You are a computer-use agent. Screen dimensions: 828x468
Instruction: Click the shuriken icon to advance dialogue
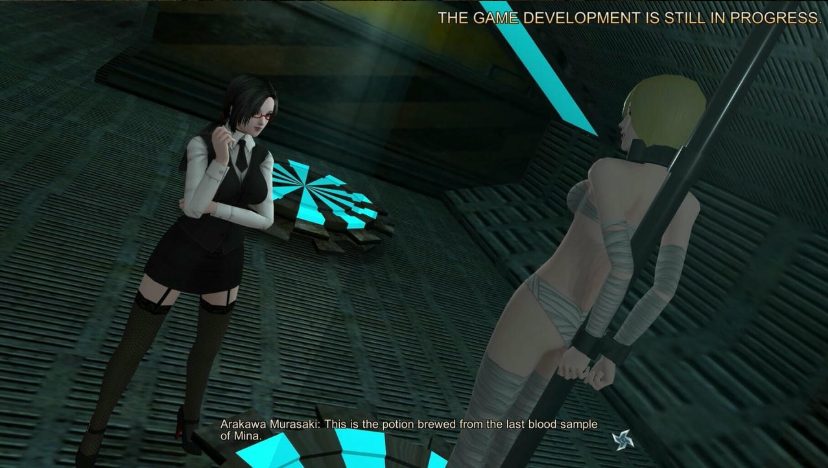pos(622,439)
